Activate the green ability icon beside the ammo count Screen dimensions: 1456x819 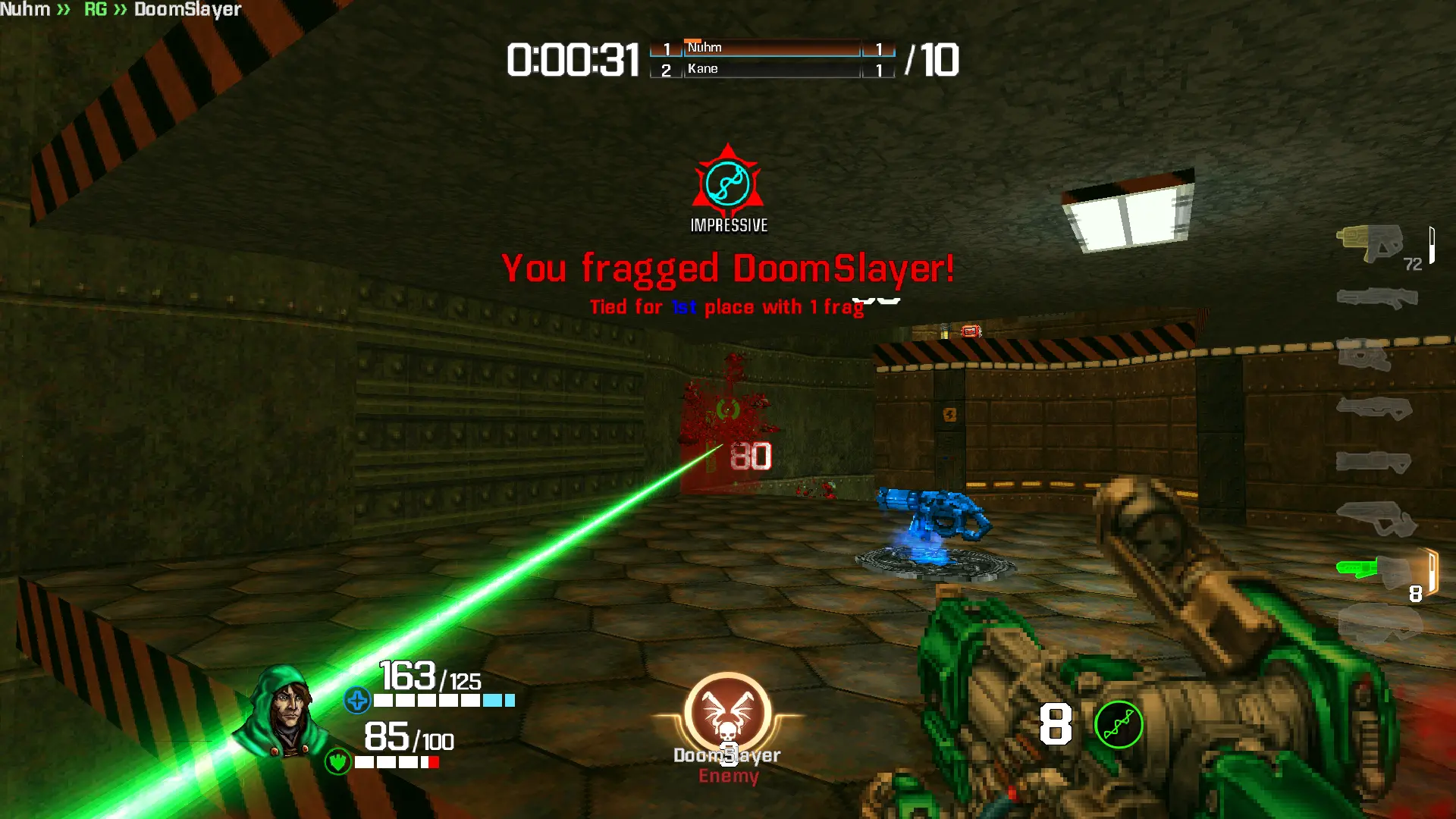[x=1119, y=725]
